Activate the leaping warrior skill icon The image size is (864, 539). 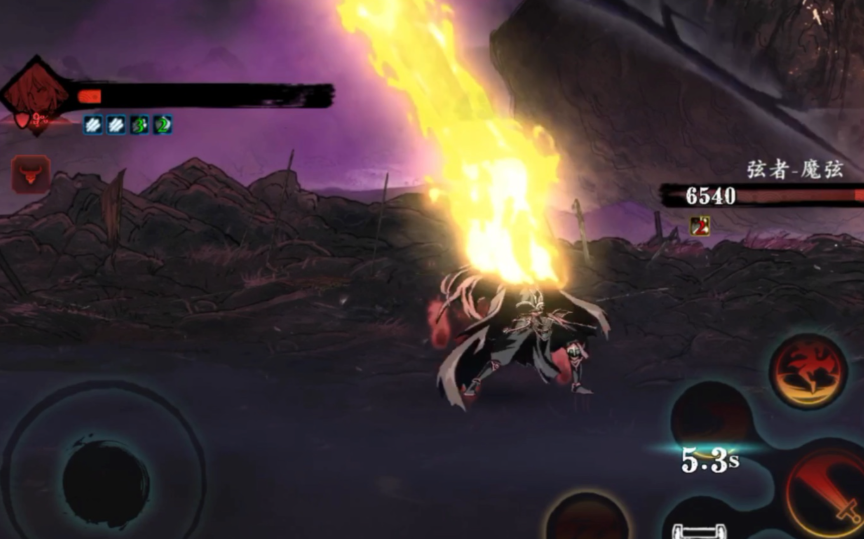808,371
